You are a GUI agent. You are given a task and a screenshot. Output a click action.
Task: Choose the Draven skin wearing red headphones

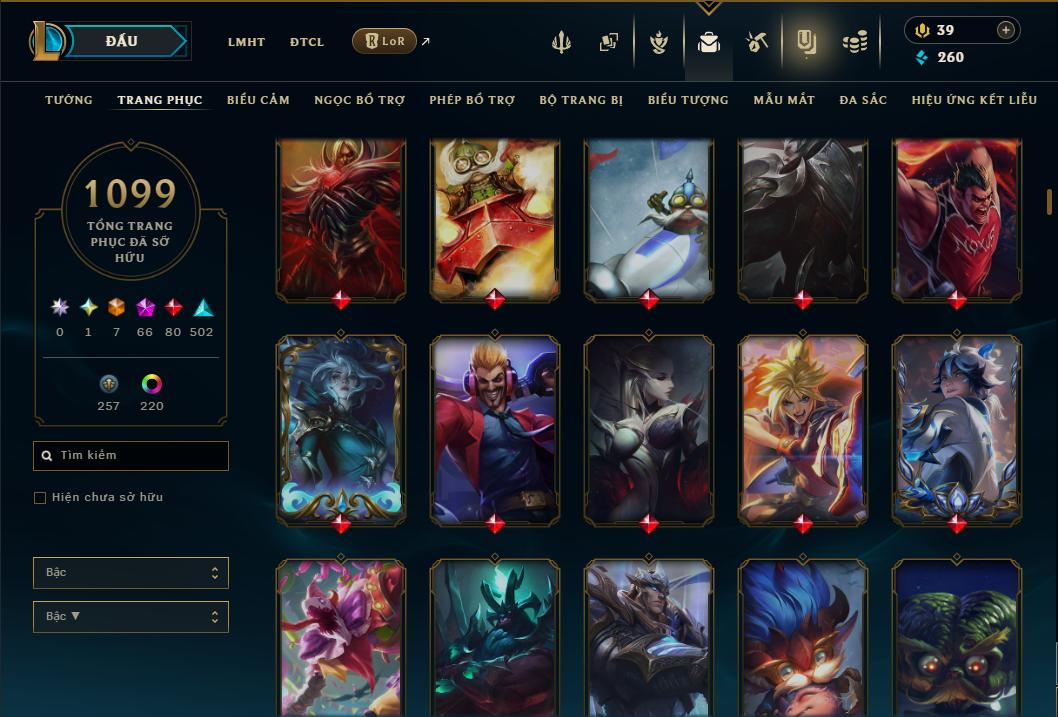pos(494,428)
